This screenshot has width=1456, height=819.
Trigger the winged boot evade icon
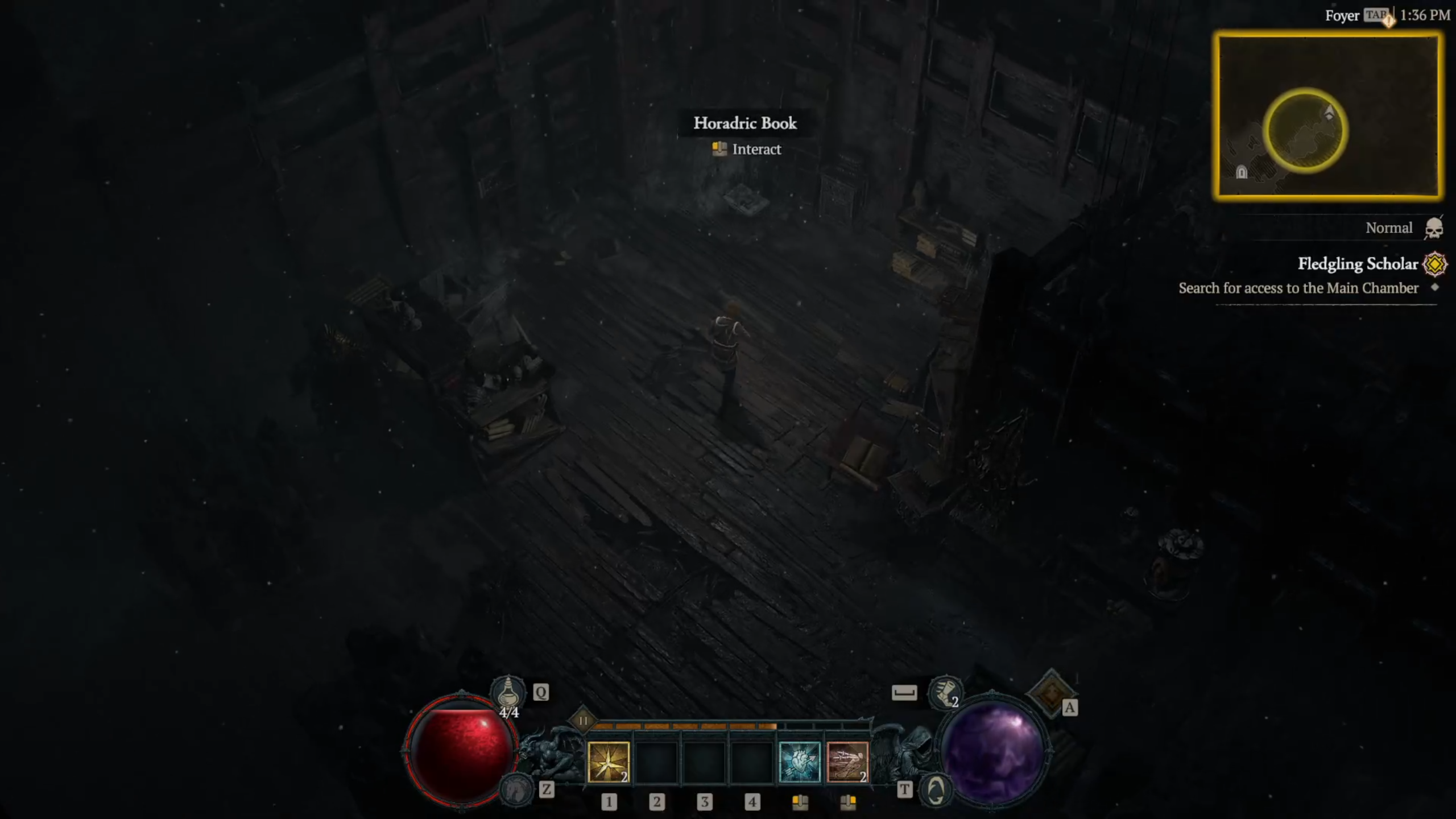pos(945,693)
